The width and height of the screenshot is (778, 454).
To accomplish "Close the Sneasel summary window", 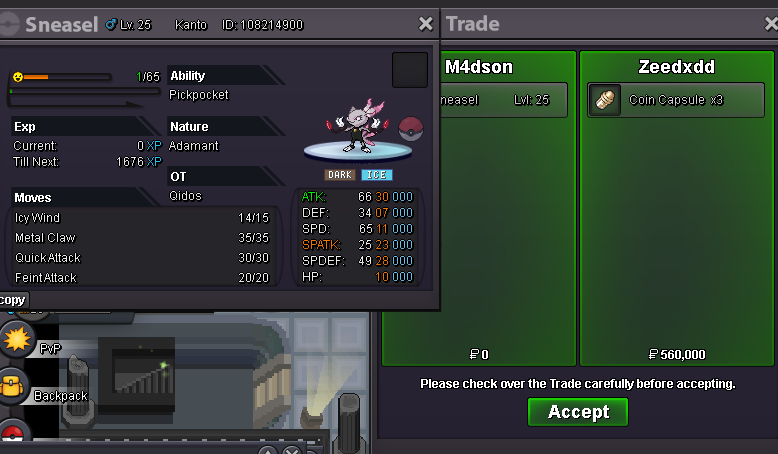I will (426, 24).
